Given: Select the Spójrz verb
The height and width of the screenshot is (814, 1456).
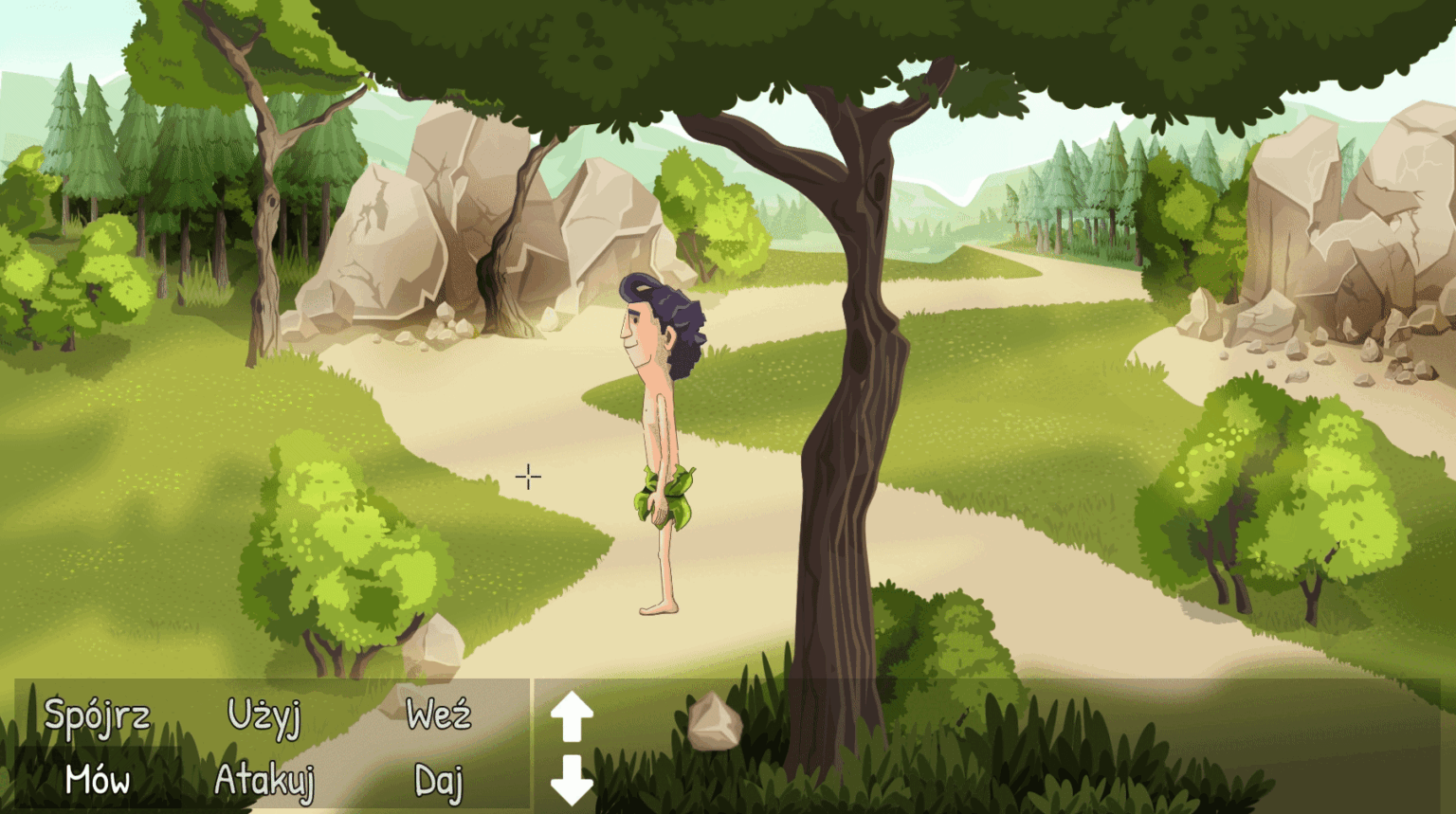Looking at the screenshot, I should 97,715.
